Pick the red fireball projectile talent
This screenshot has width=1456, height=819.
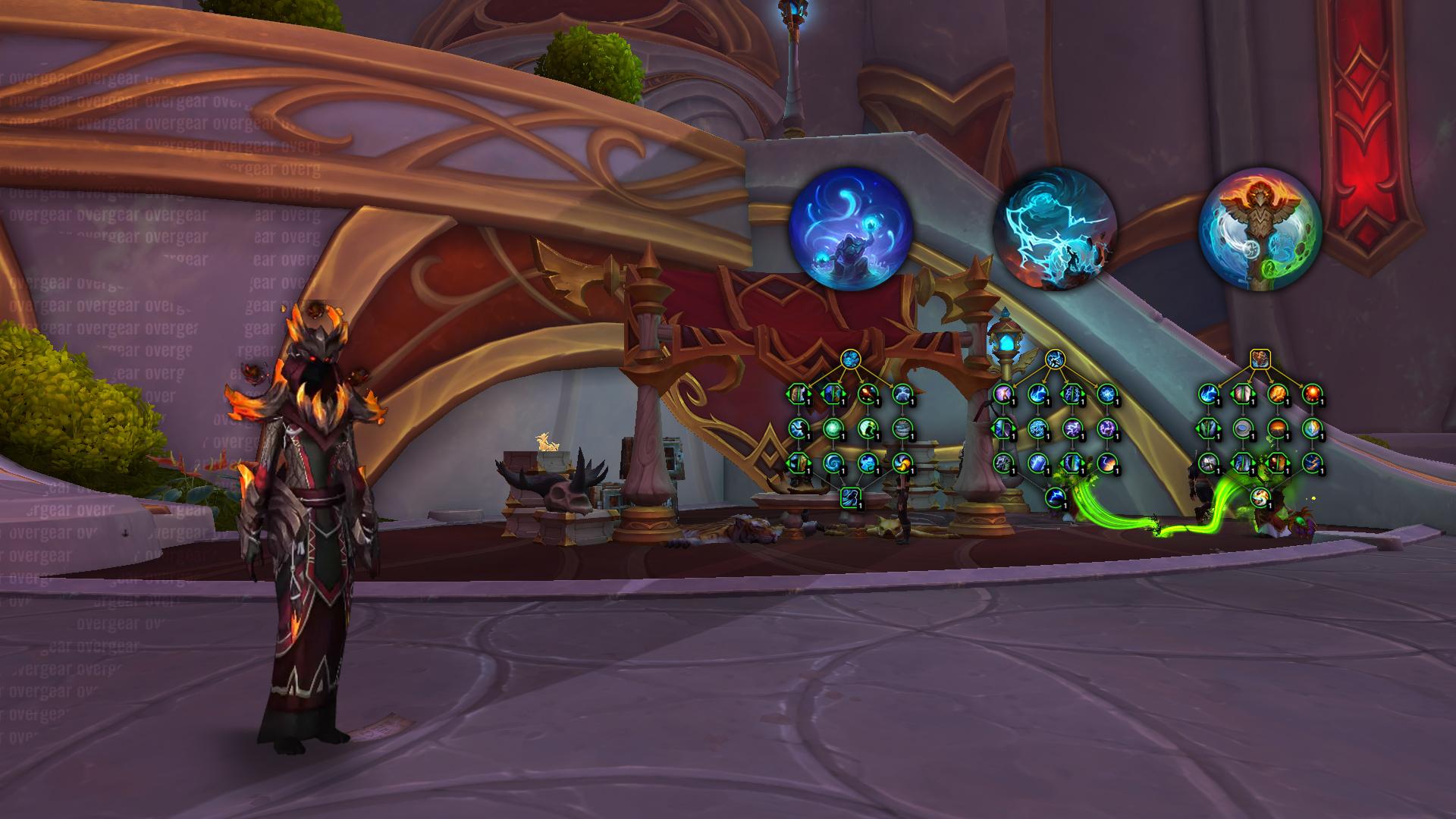coord(868,394)
